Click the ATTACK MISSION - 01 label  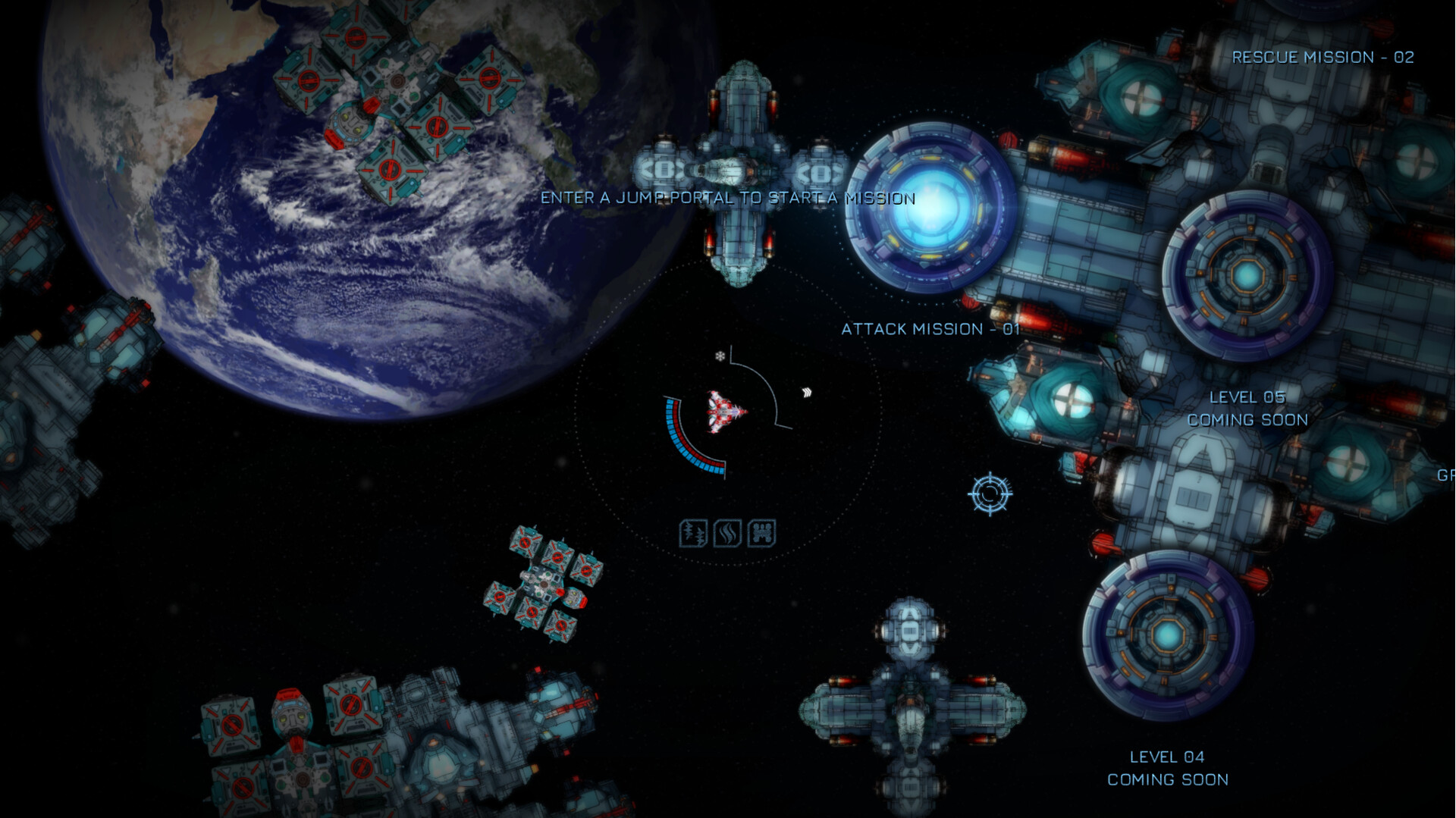point(928,330)
